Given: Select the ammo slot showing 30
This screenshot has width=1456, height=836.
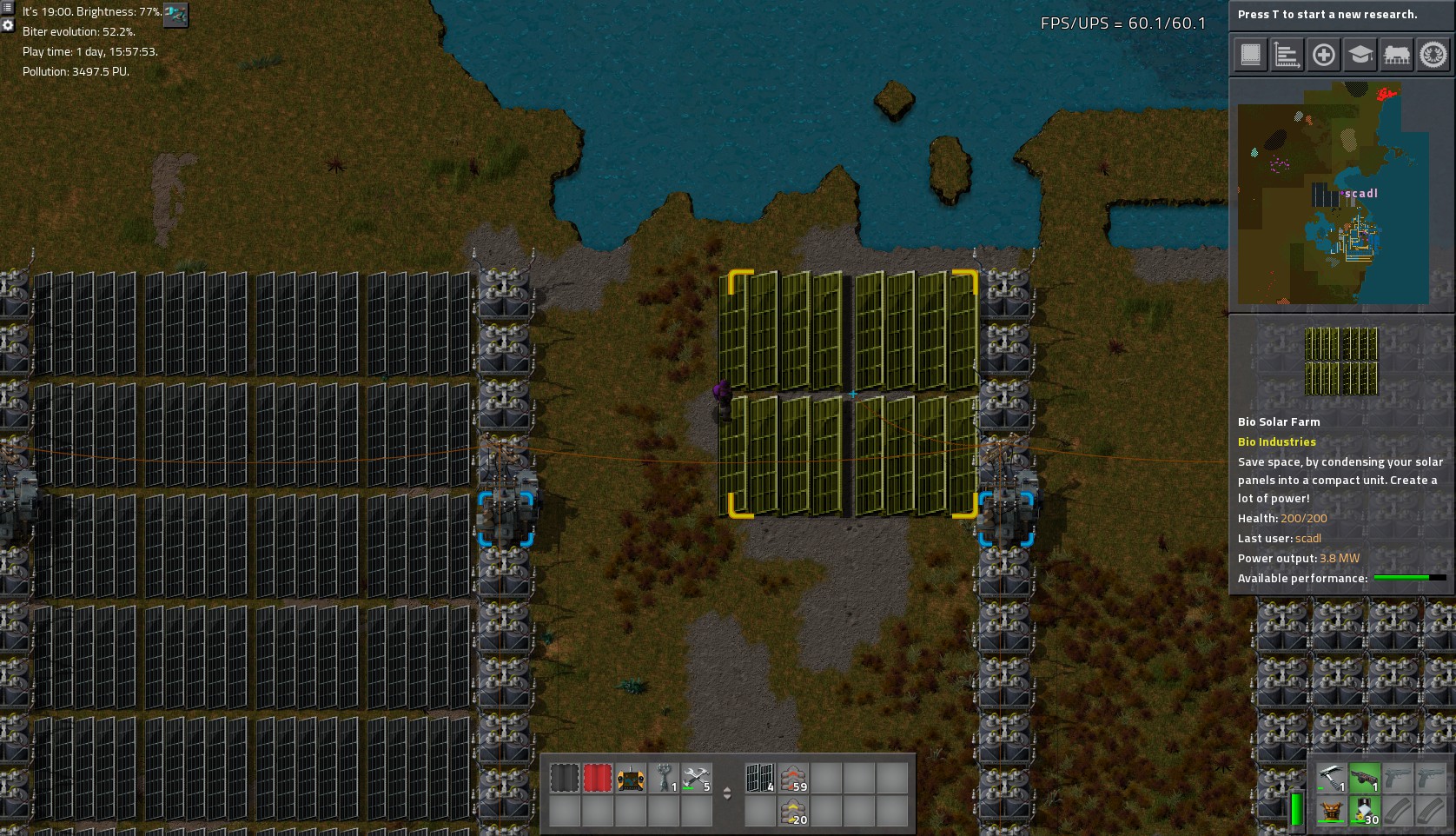Looking at the screenshot, I should 1364,812.
